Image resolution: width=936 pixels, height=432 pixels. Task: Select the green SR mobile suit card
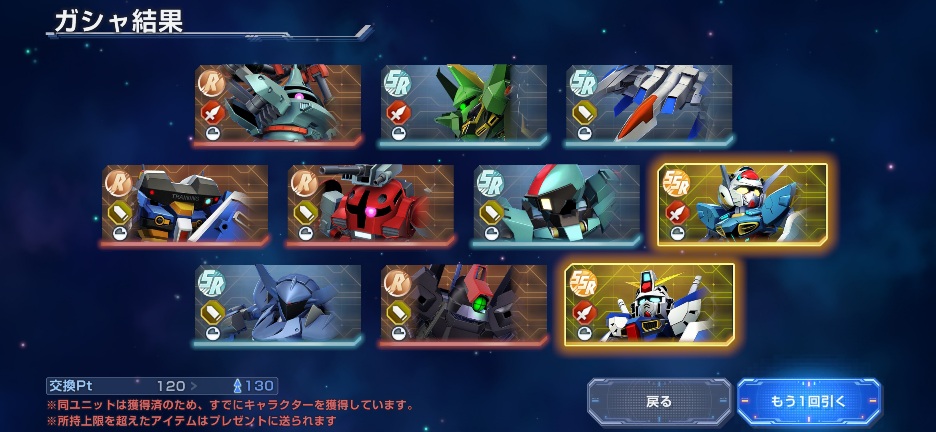tap(463, 104)
